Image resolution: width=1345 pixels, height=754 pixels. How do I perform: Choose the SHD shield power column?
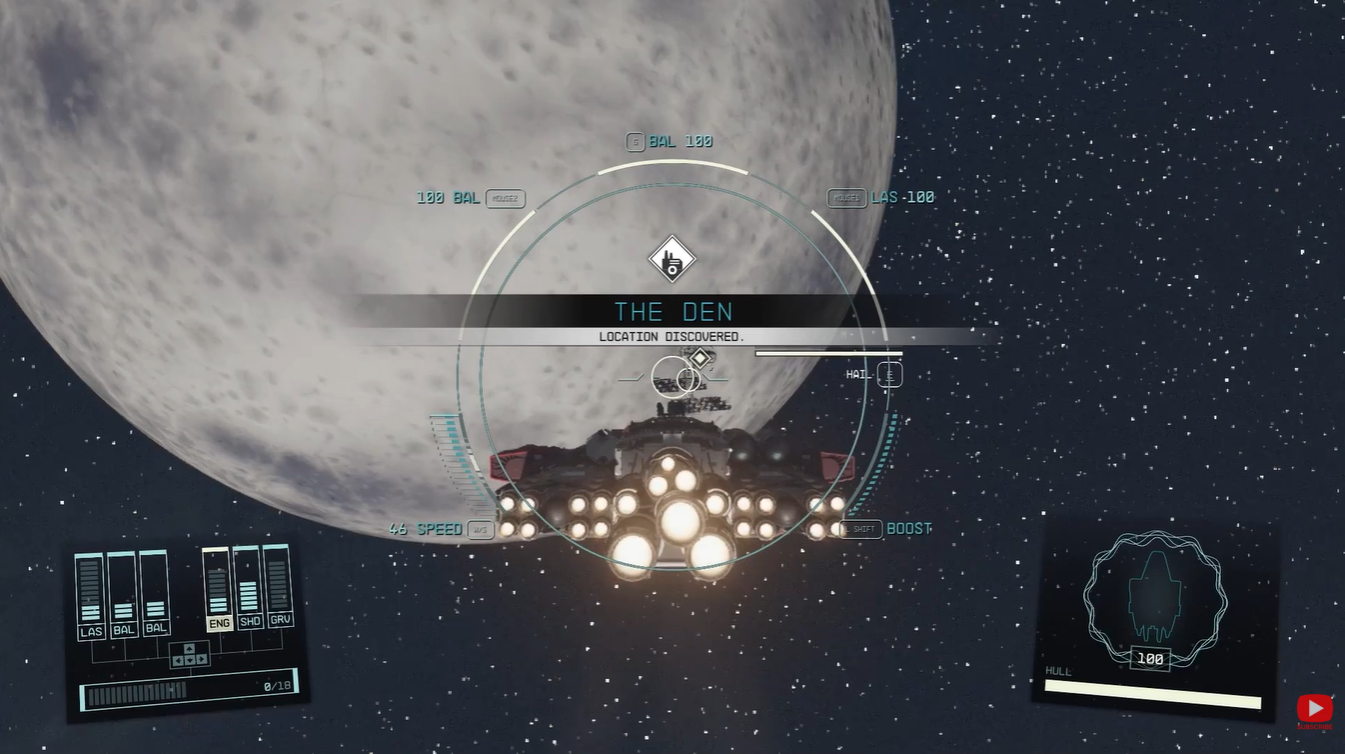(x=248, y=589)
